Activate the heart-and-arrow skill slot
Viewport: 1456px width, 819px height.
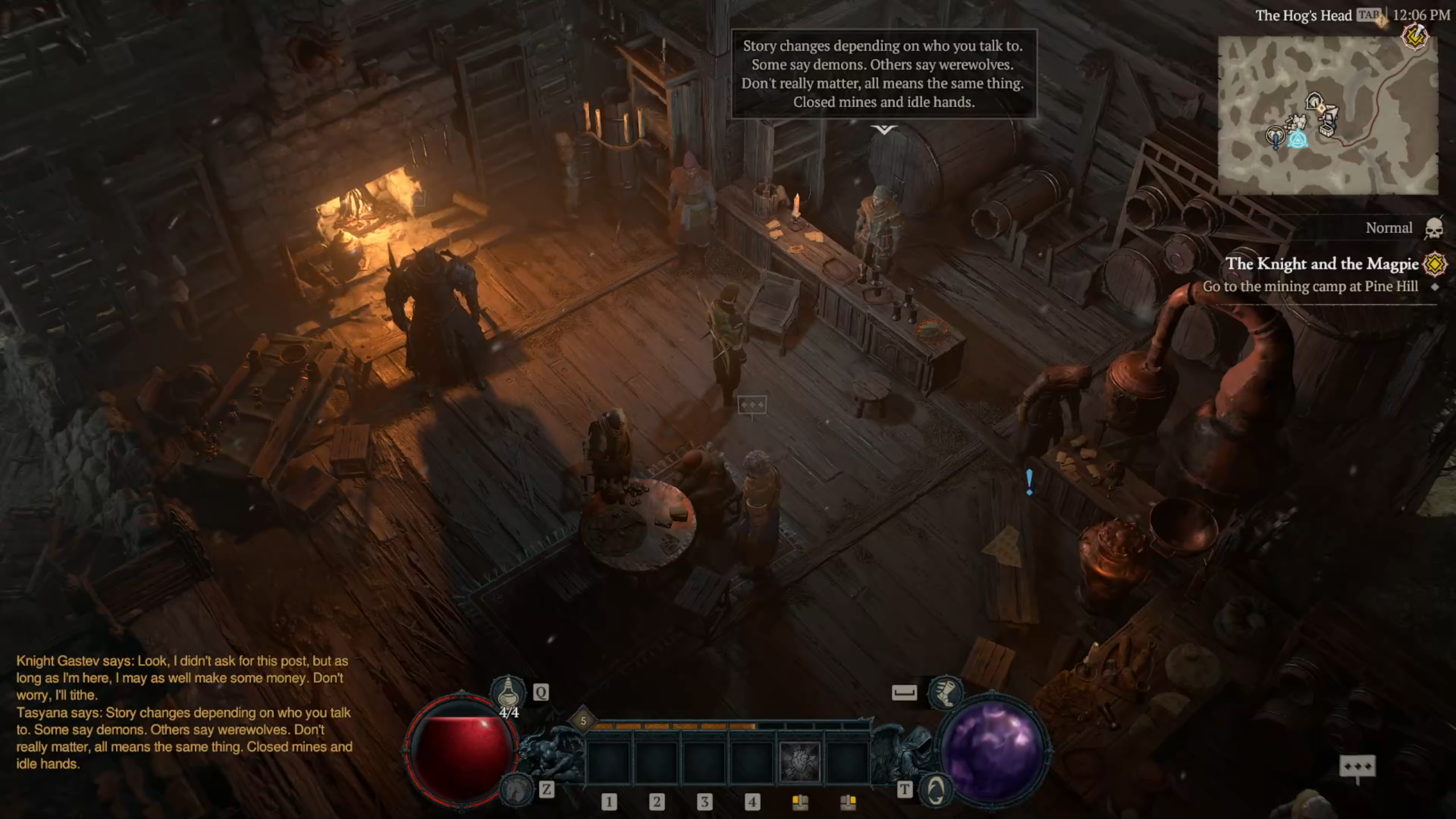point(800,762)
